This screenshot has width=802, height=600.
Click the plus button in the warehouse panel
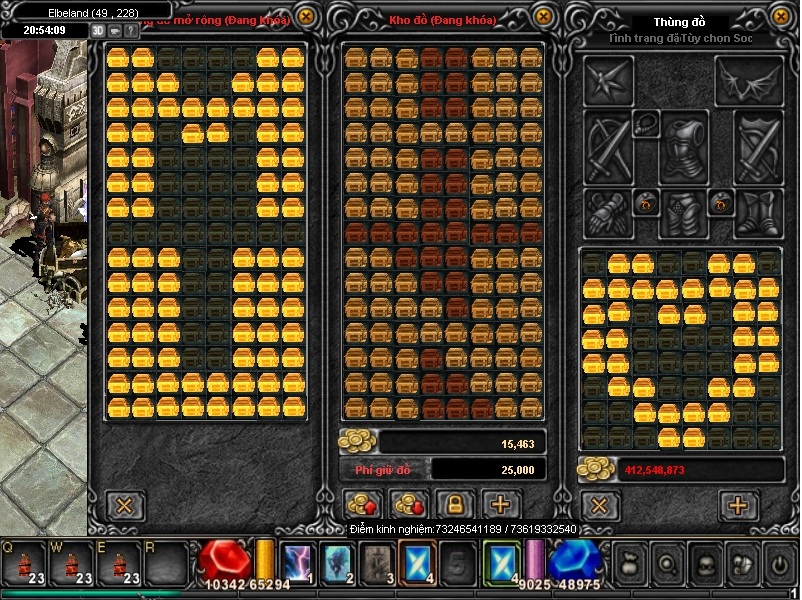[x=501, y=504]
